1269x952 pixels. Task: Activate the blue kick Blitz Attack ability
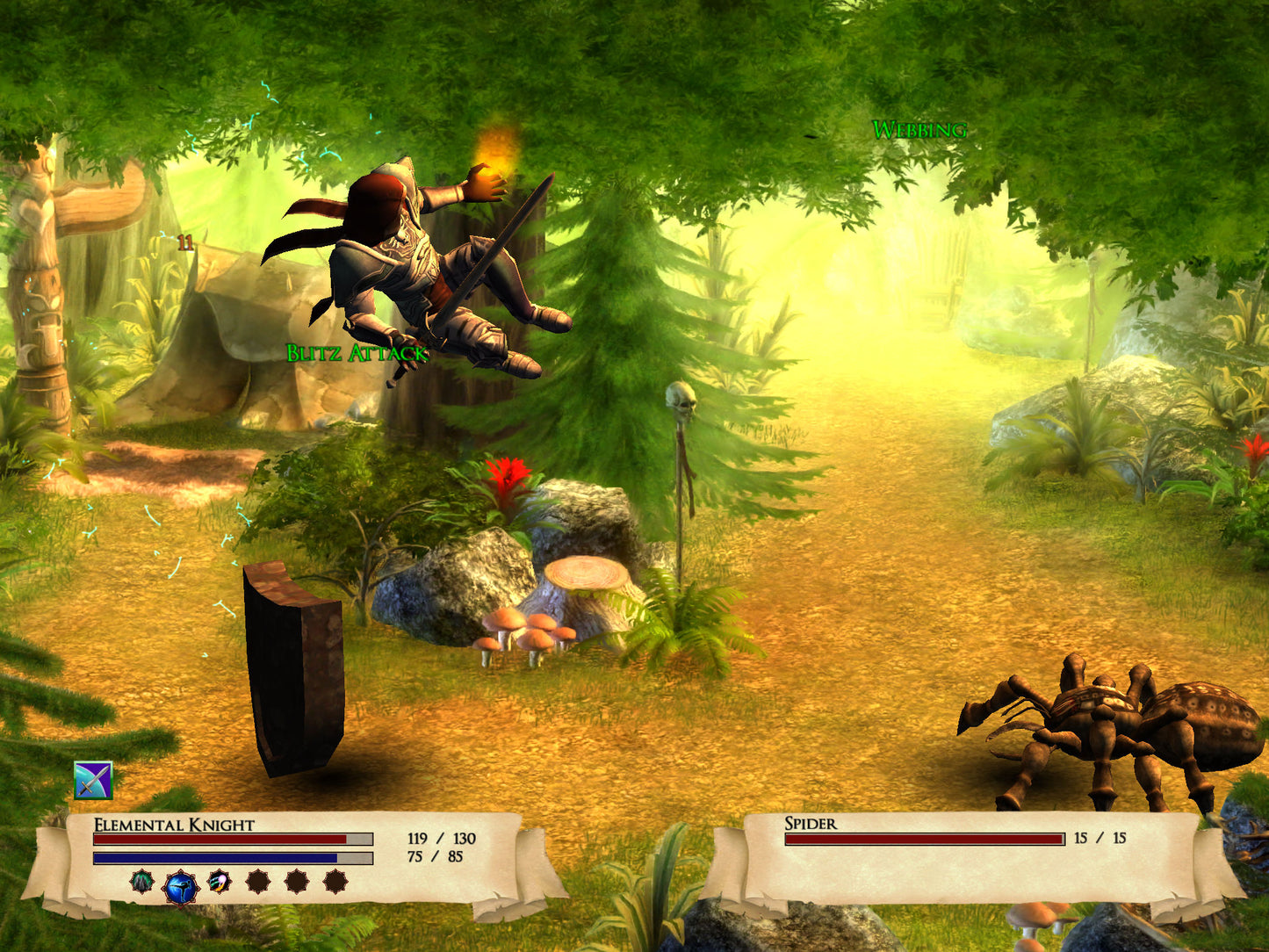click(181, 887)
